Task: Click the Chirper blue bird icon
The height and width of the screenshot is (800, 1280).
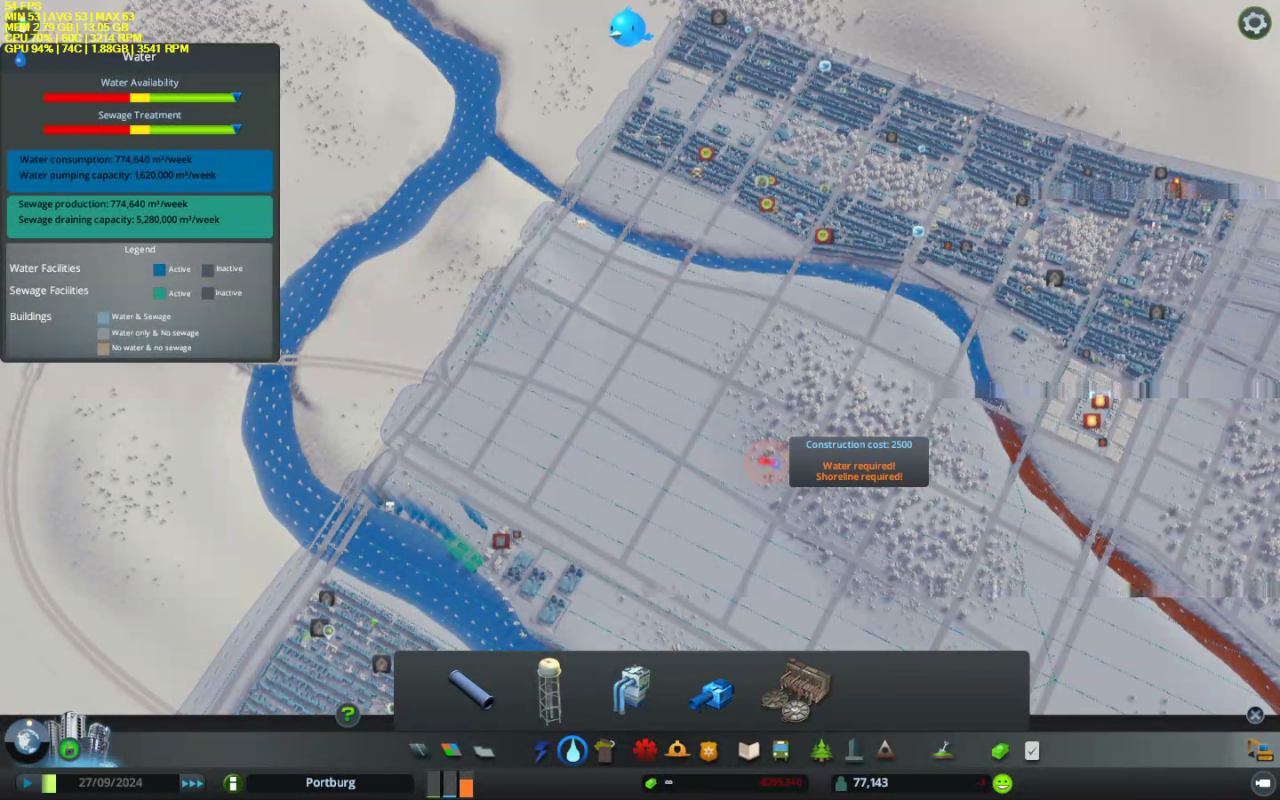Action: [x=629, y=27]
